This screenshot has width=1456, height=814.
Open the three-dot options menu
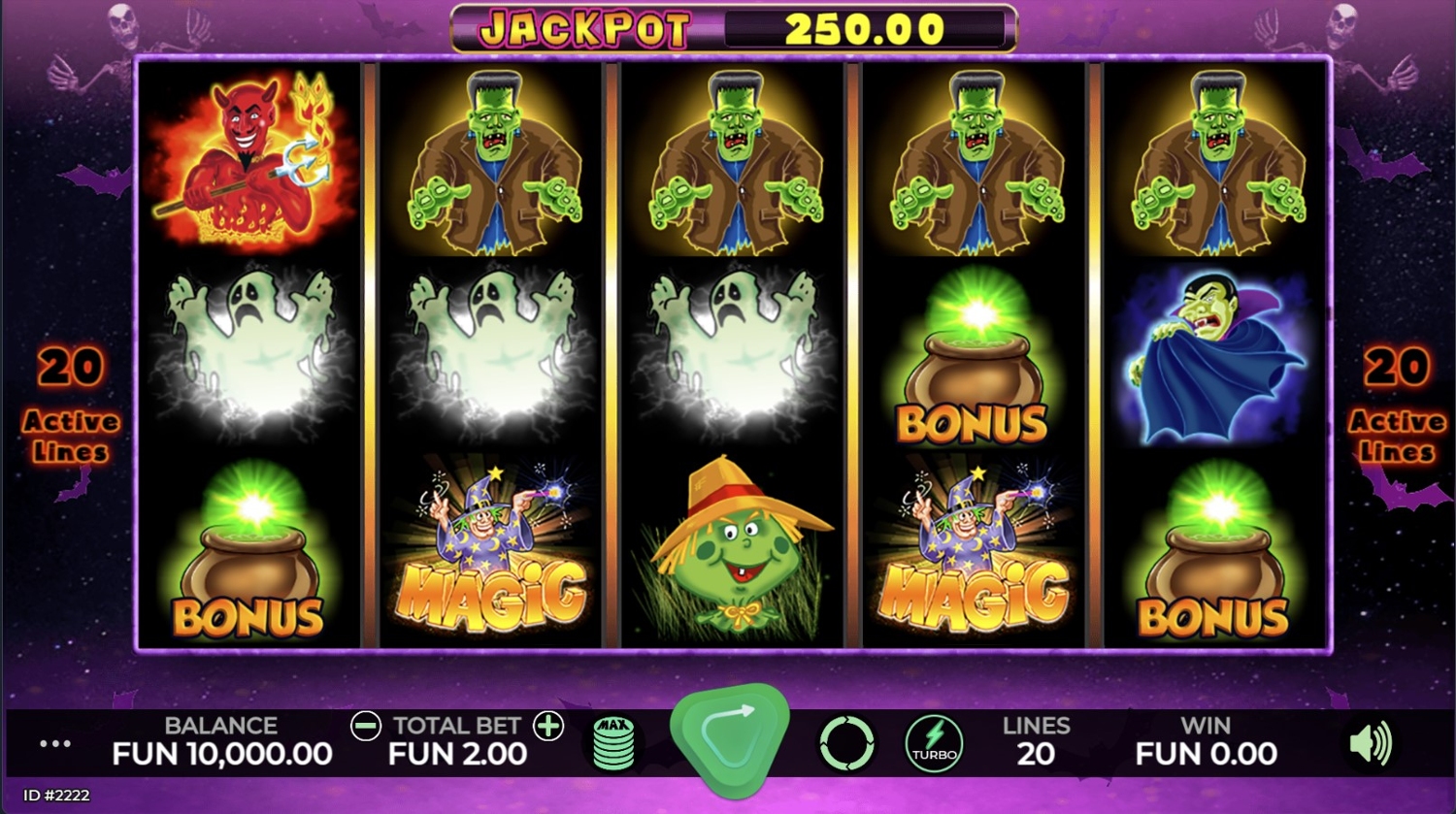tap(55, 744)
